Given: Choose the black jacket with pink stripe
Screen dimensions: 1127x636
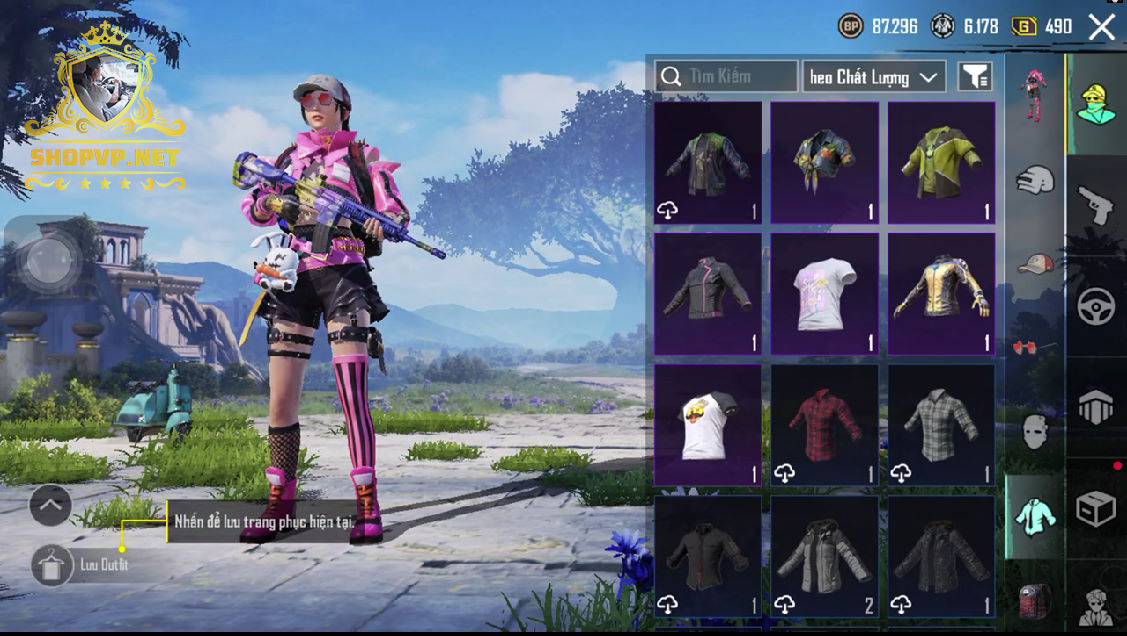Looking at the screenshot, I should pos(708,294).
